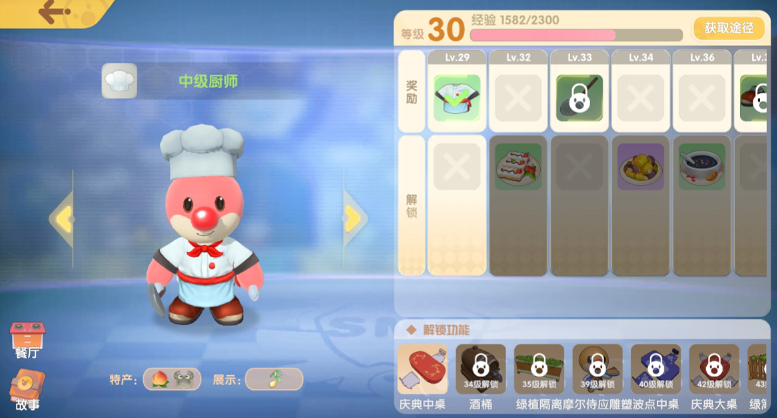The height and width of the screenshot is (418, 777).
Task: Show the next chef outfit with right arrow
Action: (353, 217)
